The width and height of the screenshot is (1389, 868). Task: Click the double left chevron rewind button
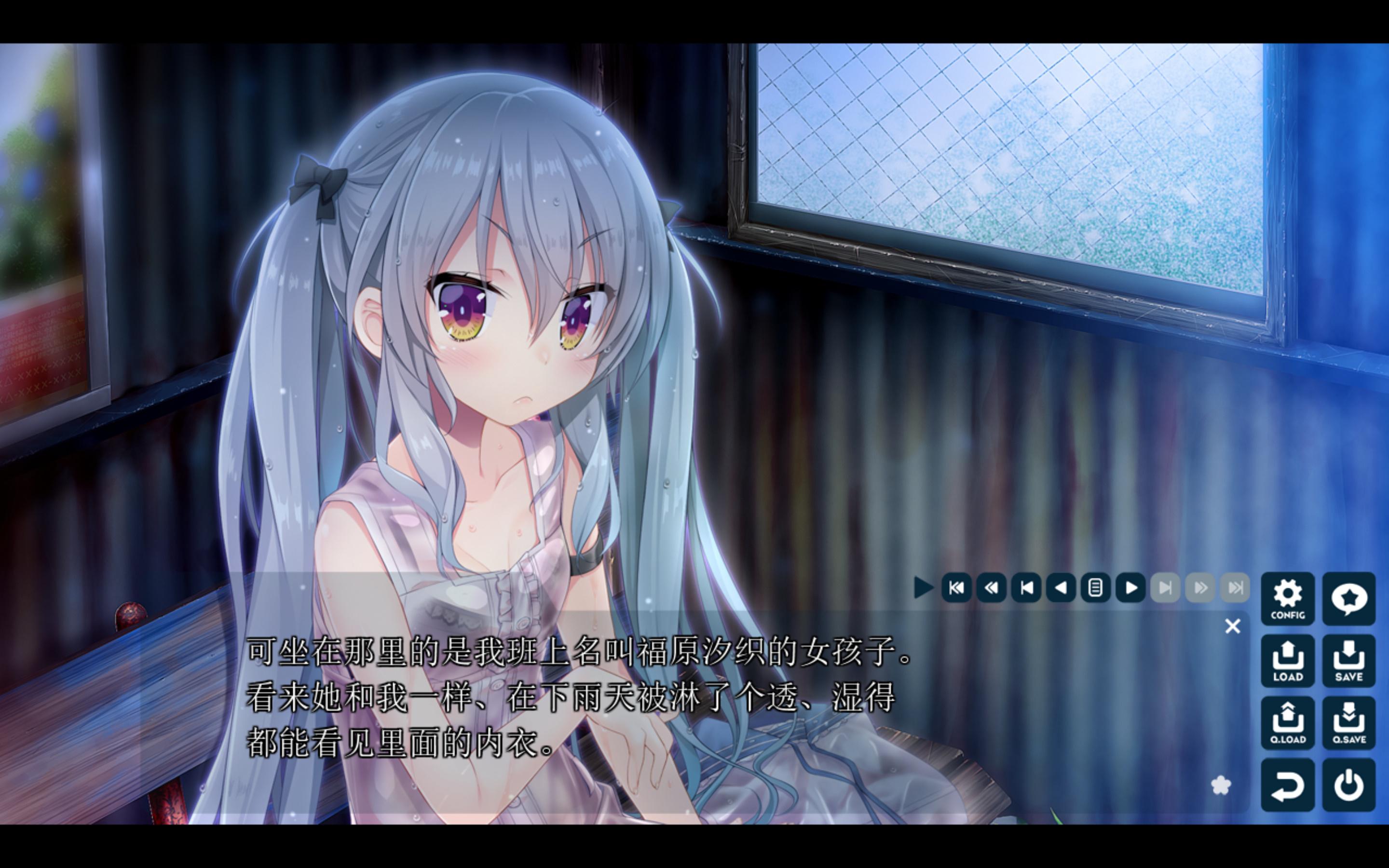click(991, 587)
